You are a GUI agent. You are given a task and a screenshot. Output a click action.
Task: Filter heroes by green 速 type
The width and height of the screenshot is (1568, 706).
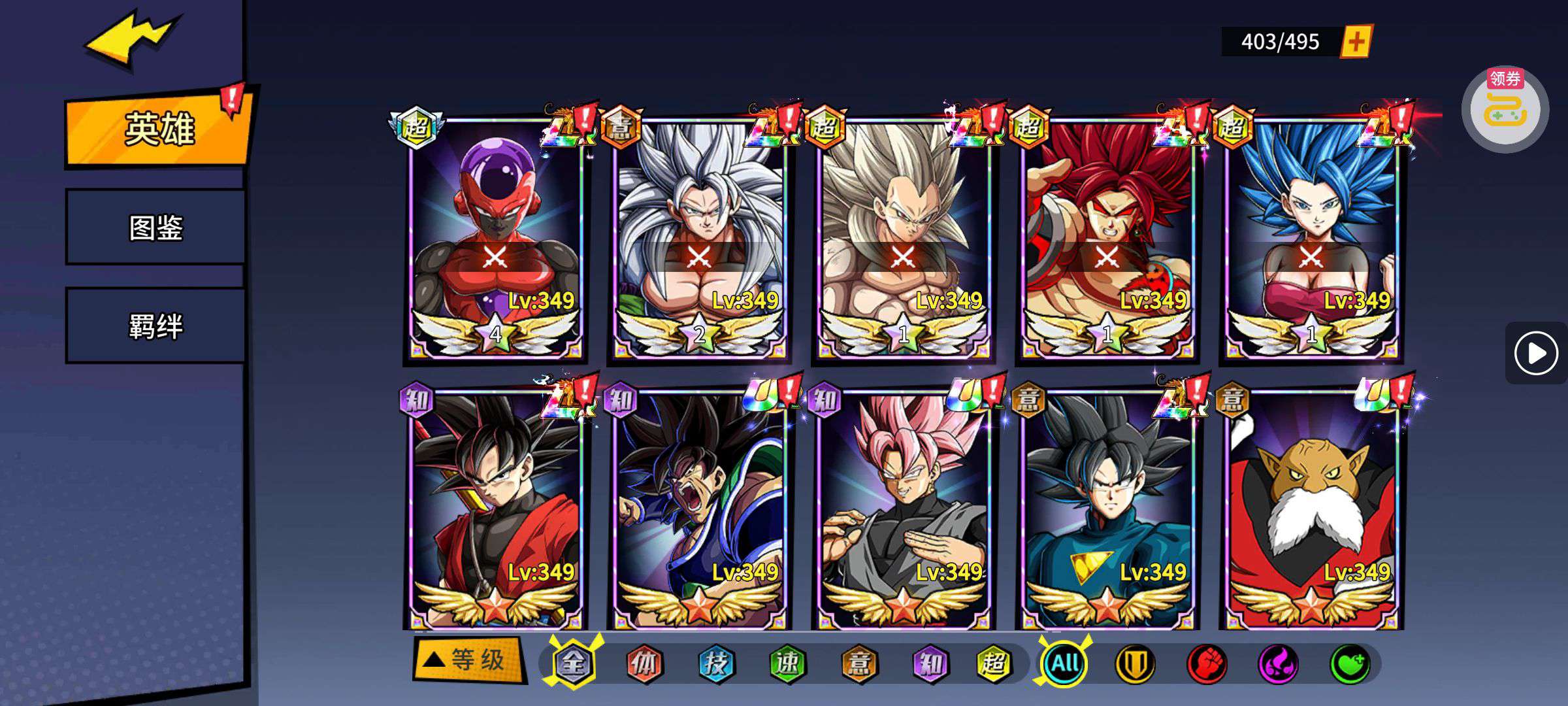[787, 664]
